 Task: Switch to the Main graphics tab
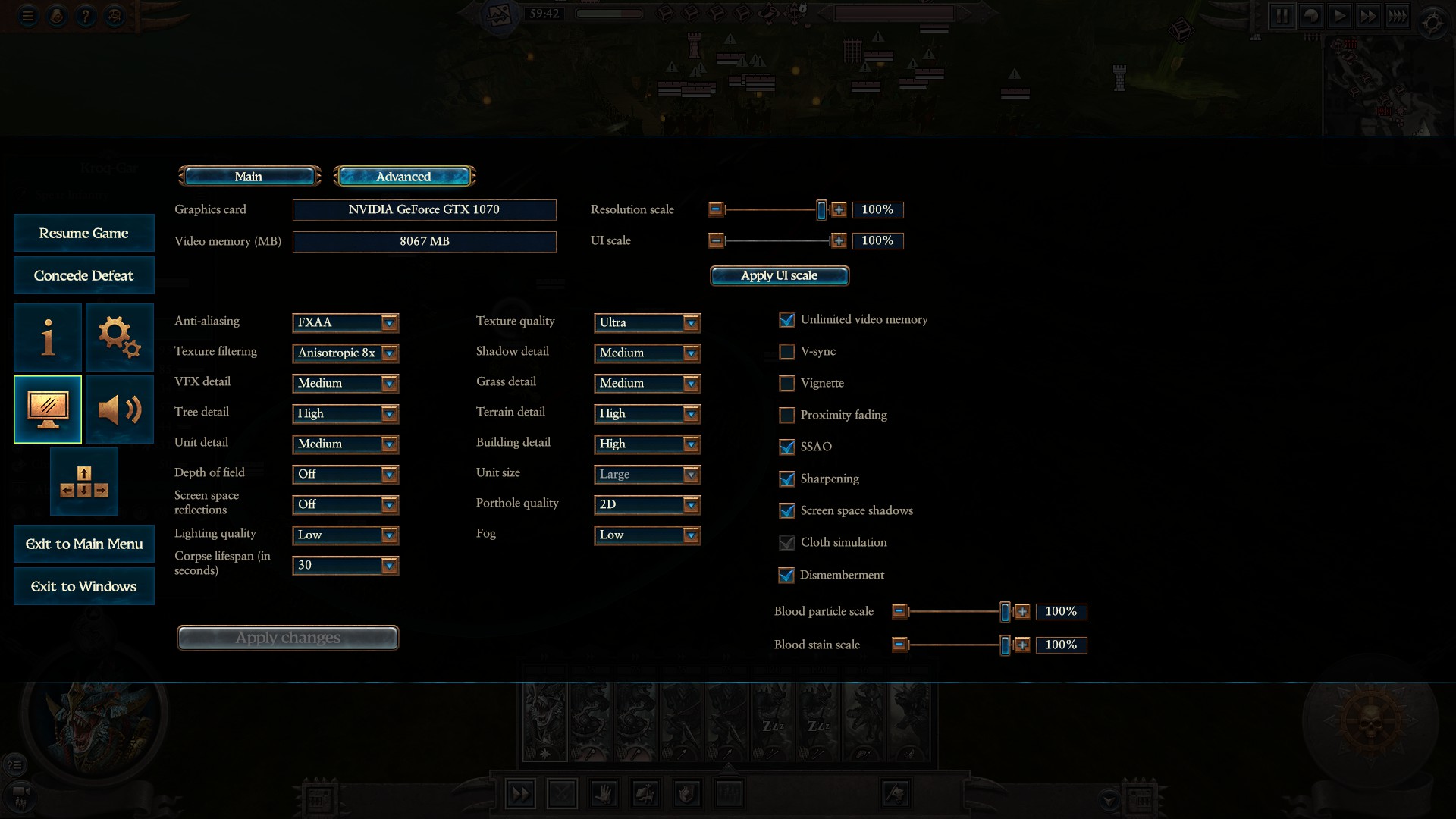point(249,177)
